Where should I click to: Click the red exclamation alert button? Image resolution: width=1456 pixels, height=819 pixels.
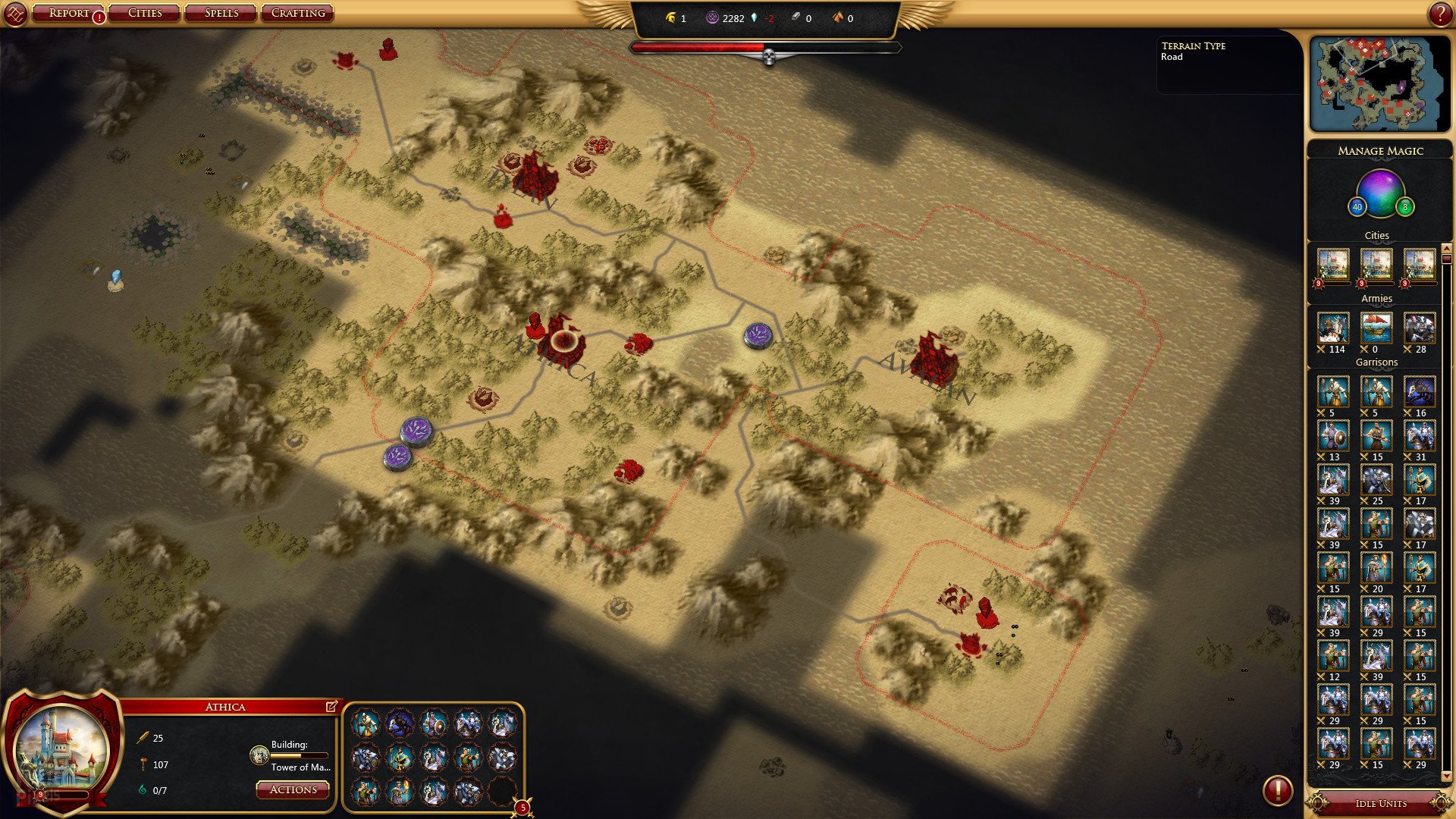point(1277,790)
